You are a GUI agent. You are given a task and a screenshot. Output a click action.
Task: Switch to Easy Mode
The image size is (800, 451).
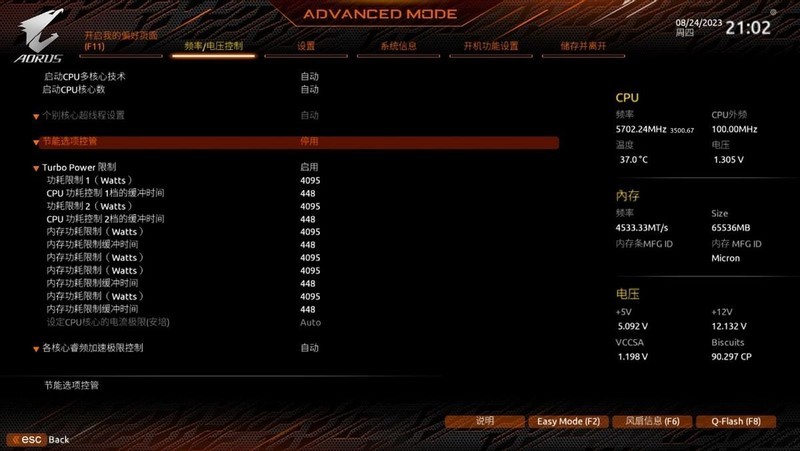tap(568, 421)
